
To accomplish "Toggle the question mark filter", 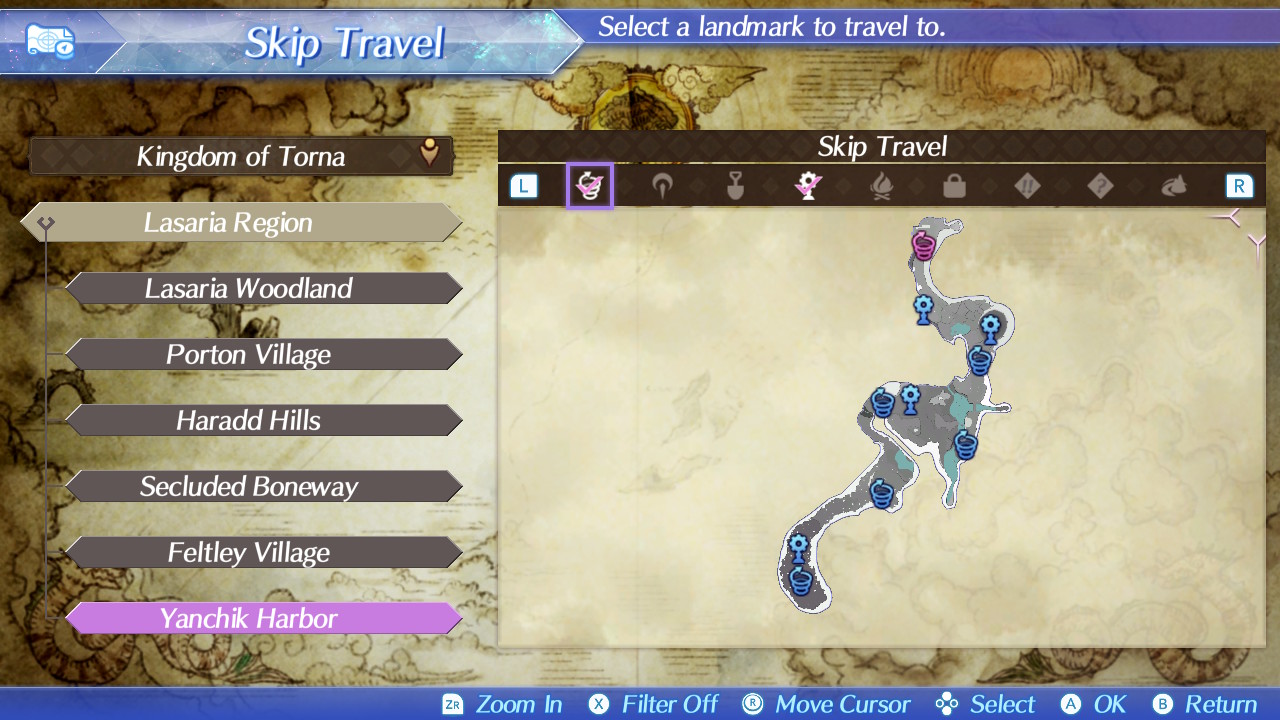I will 1100,186.
